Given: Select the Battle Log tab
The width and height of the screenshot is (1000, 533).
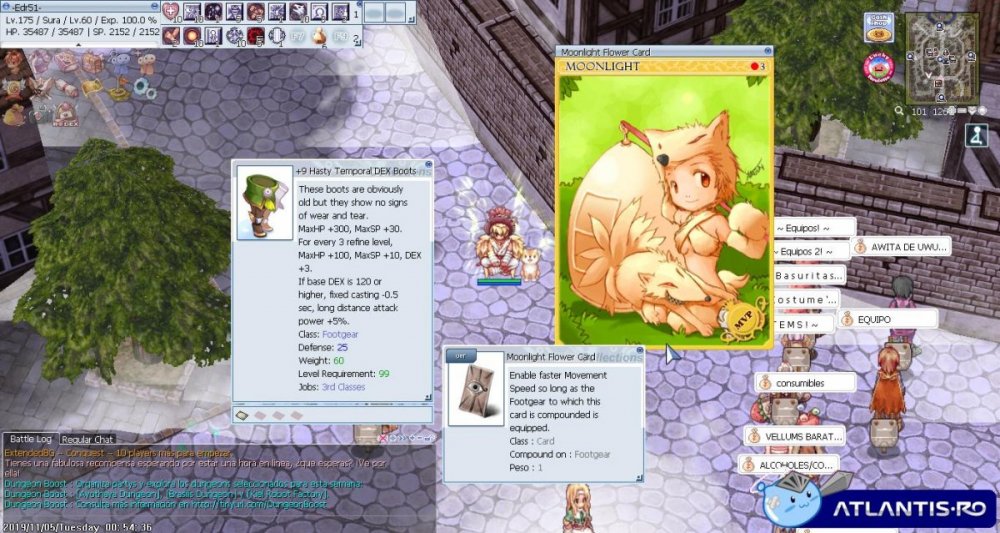Looking at the screenshot, I should pyautogui.click(x=30, y=439).
